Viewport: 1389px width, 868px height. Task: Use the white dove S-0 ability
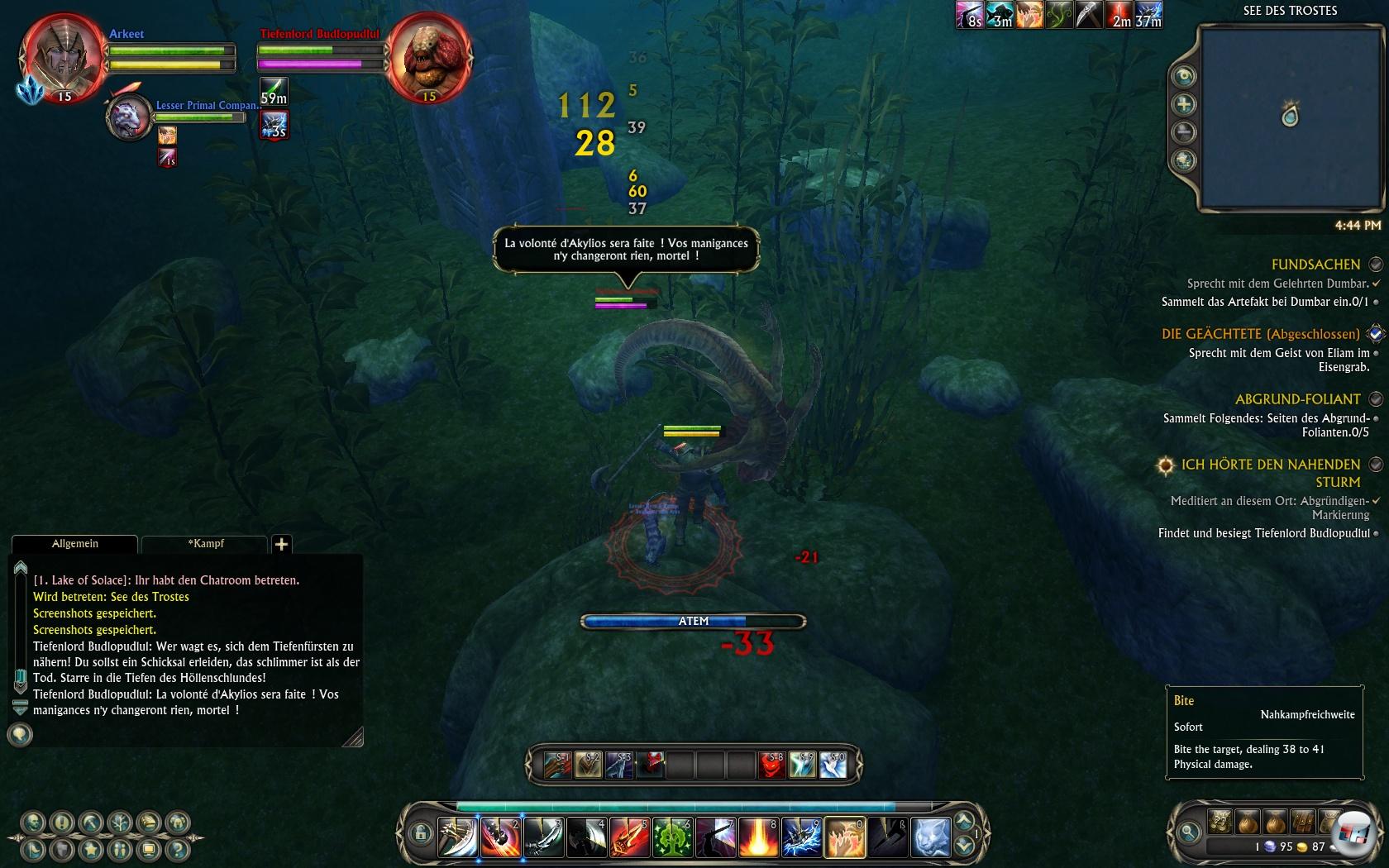coord(833,765)
